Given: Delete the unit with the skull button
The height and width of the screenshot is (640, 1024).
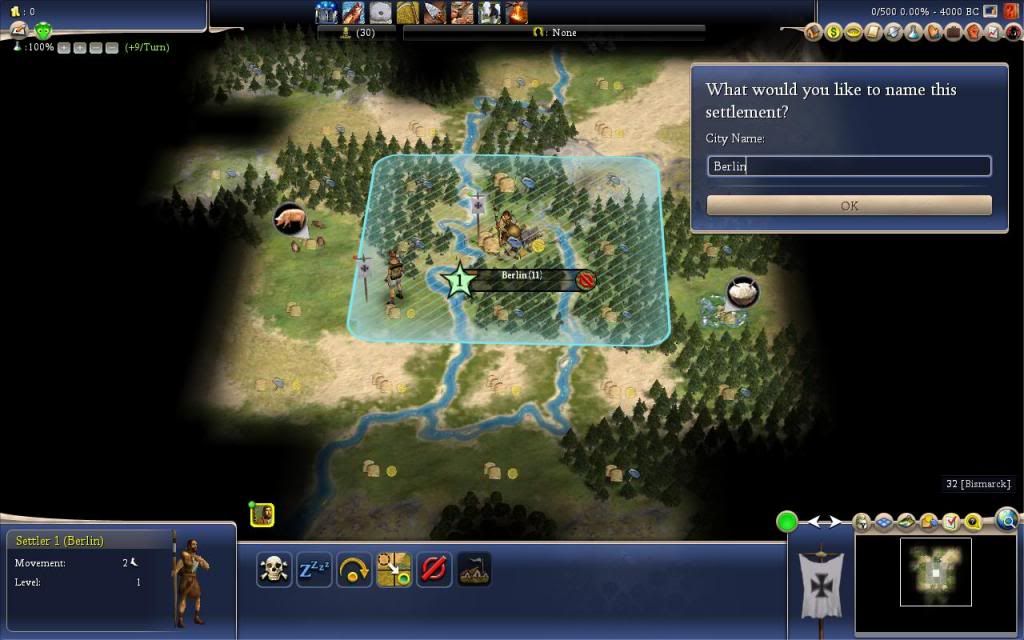Looking at the screenshot, I should point(274,570).
